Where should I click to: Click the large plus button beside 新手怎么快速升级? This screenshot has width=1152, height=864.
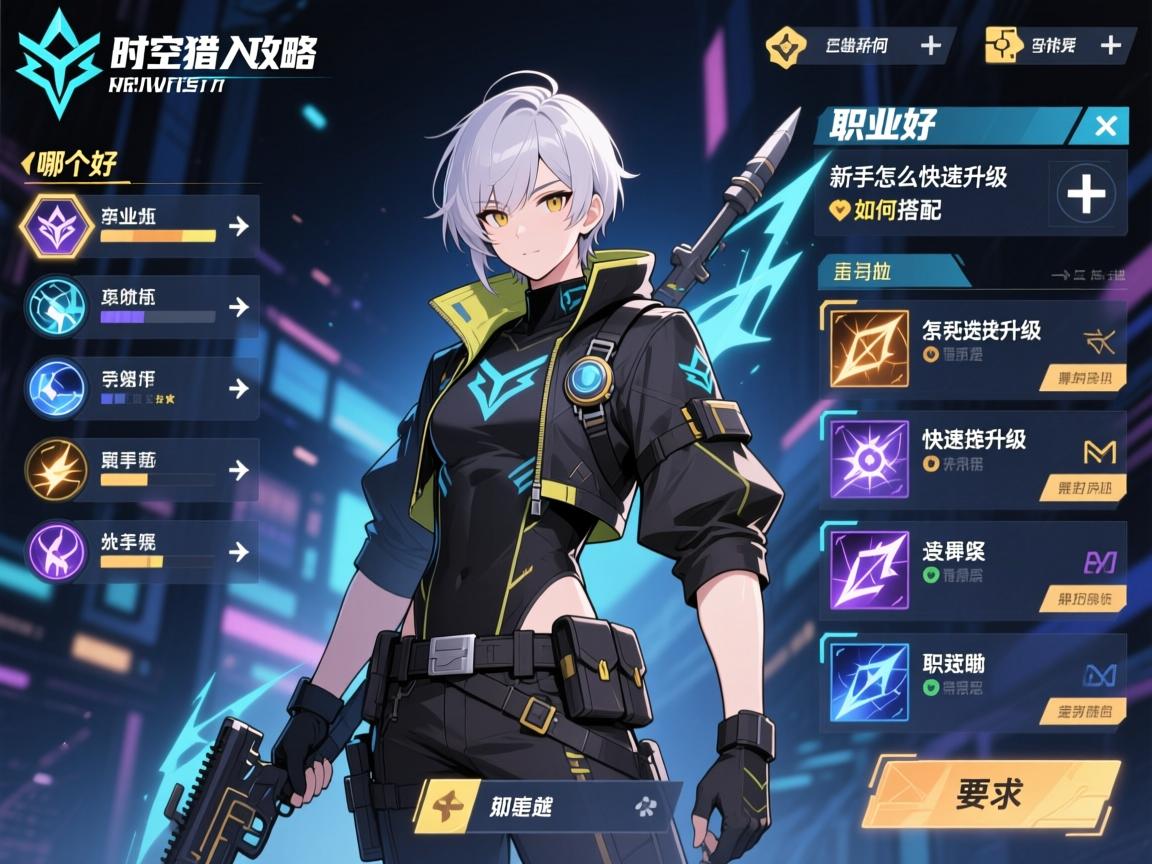pyautogui.click(x=1086, y=192)
